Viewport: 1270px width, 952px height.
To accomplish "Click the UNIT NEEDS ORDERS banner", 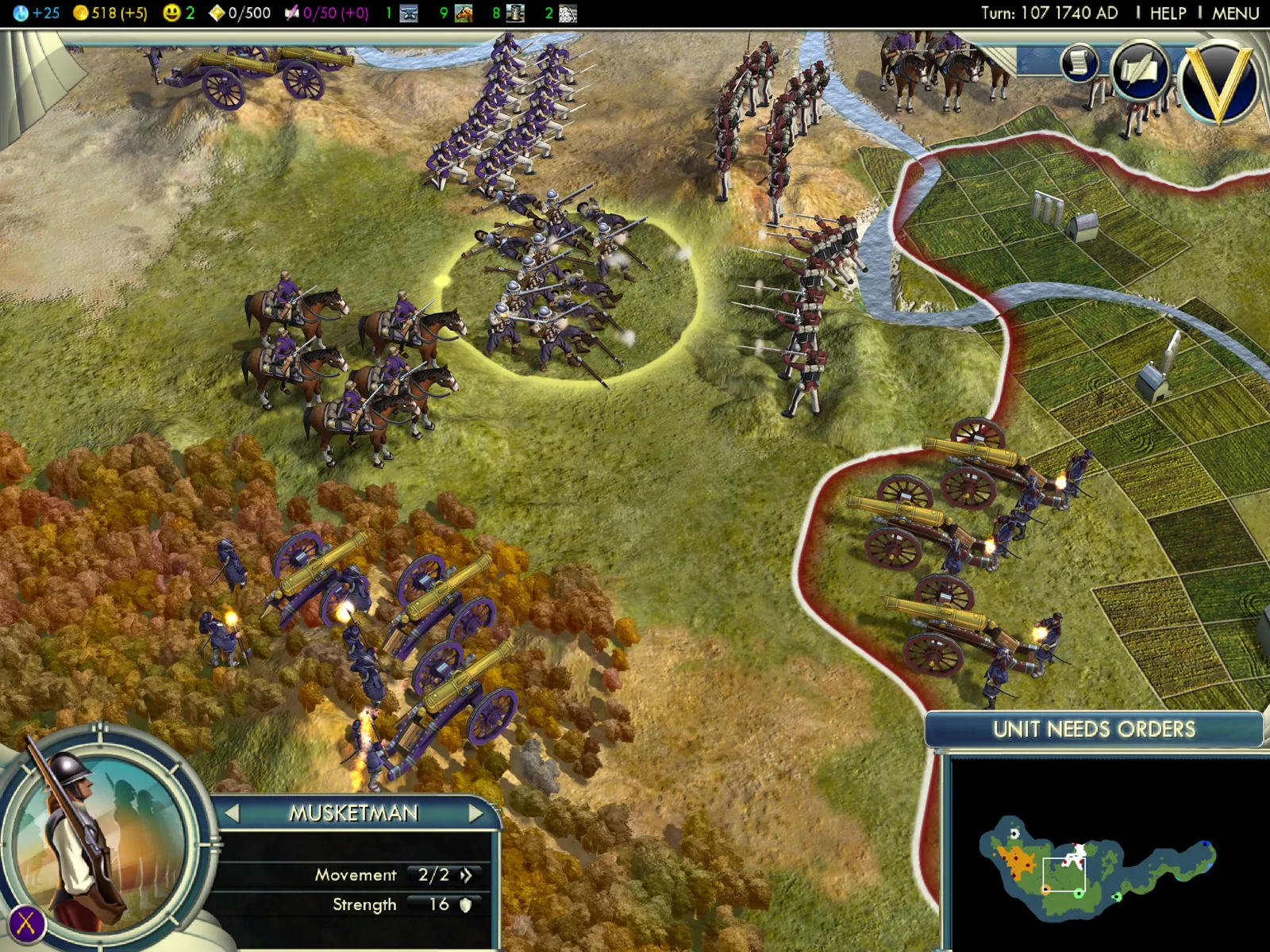I will [x=1094, y=729].
